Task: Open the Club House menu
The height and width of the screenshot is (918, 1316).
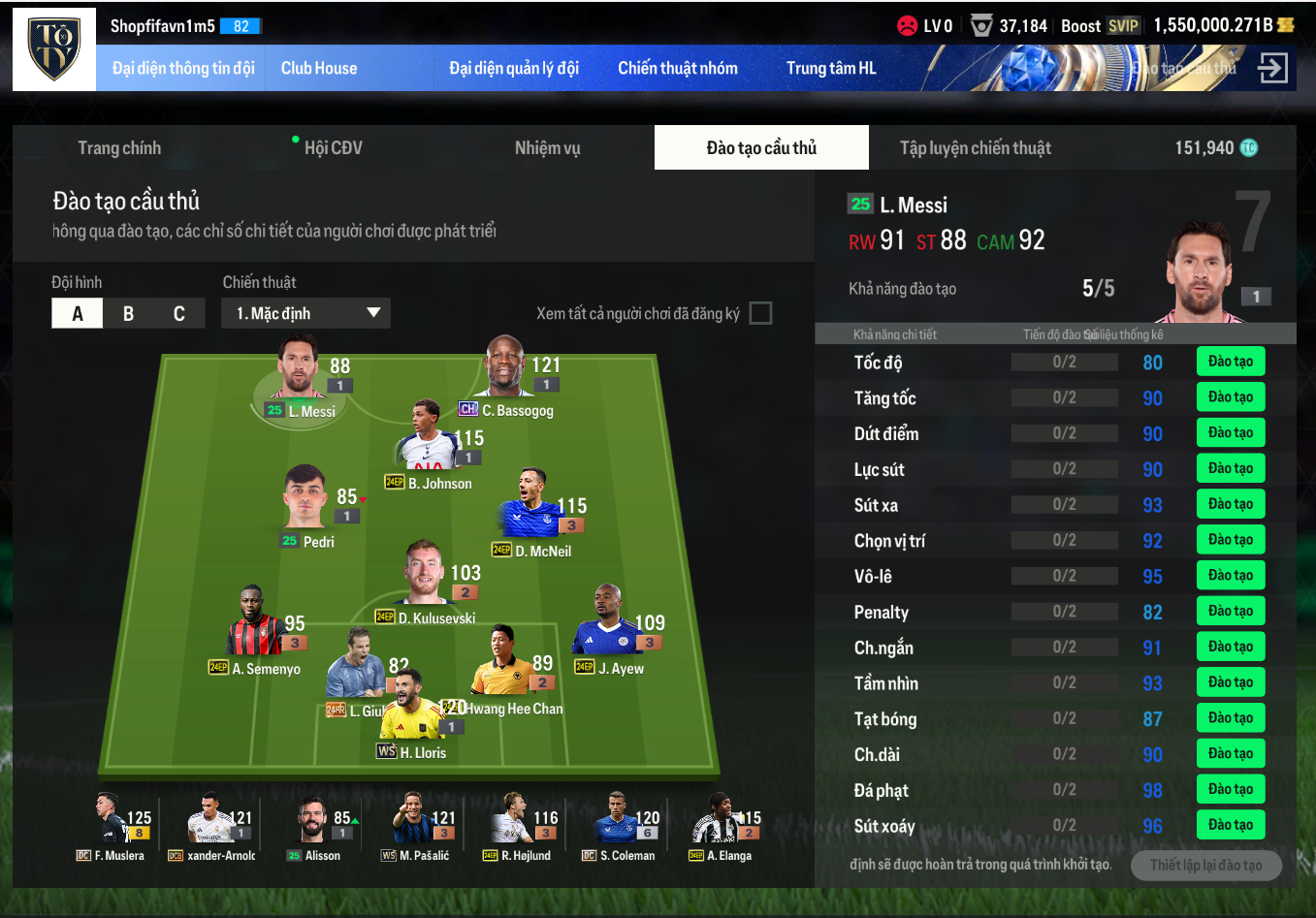Action: click(x=319, y=68)
